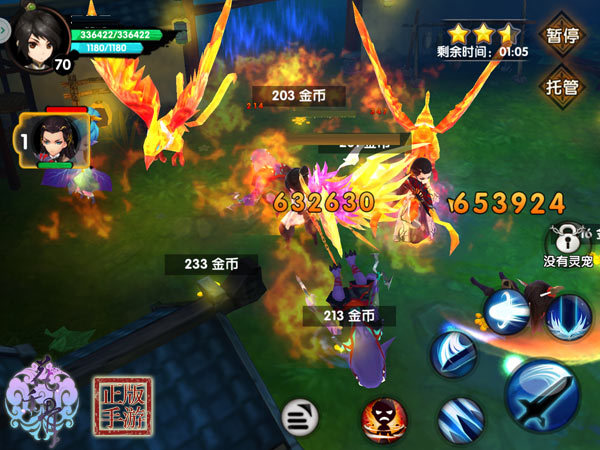
Task: Cast the white dash wave skill
Action: tap(506, 311)
